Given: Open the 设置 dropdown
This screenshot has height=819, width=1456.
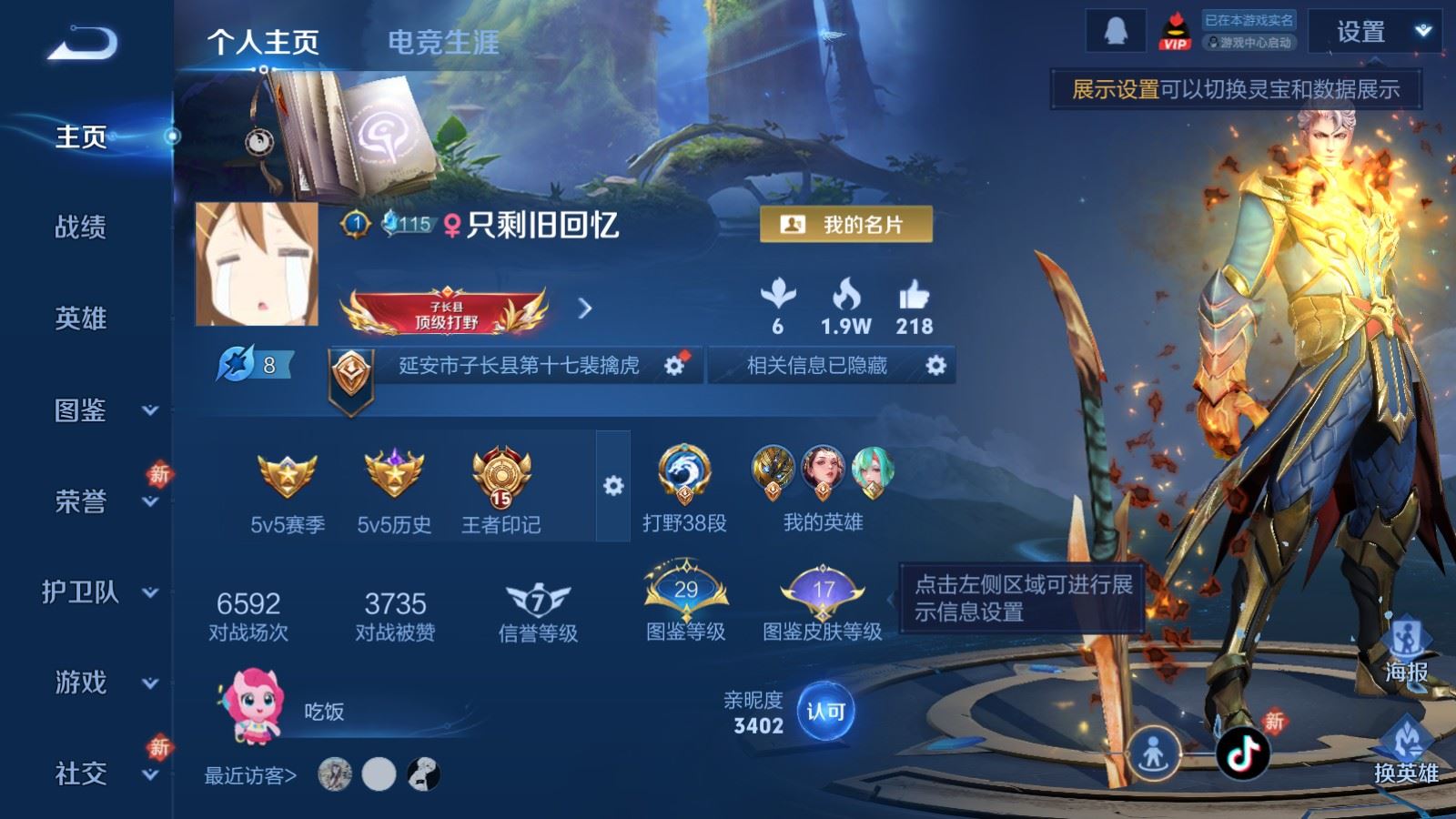Looking at the screenshot, I should 1374,33.
